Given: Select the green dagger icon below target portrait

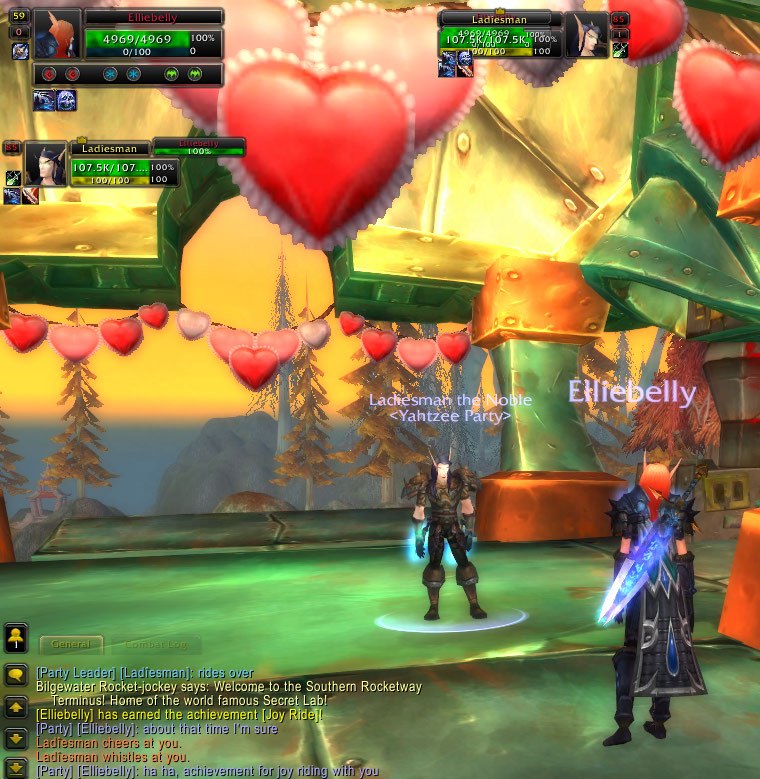Looking at the screenshot, I should coord(620,50).
